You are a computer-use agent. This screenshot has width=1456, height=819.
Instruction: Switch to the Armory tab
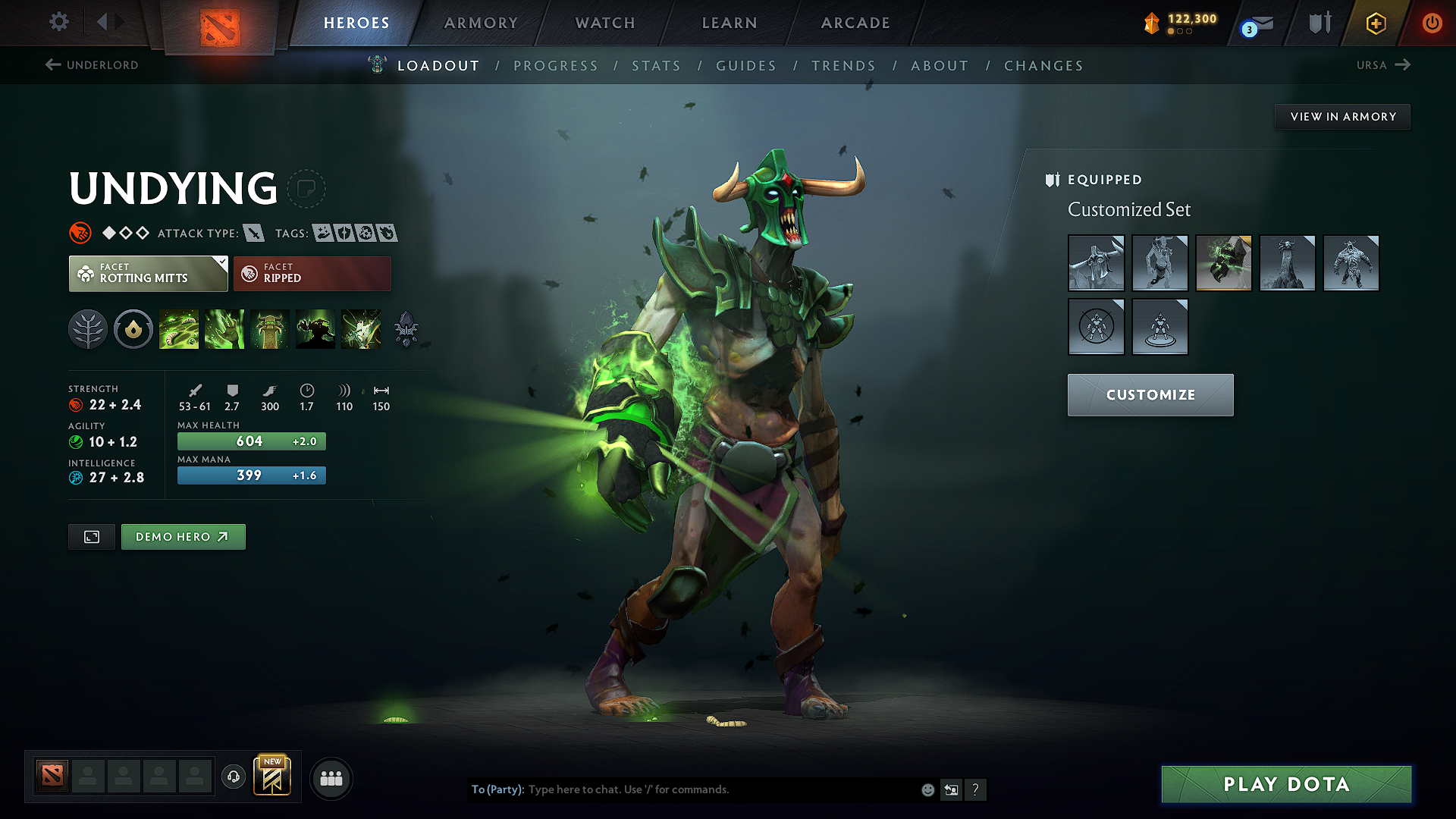point(481,23)
